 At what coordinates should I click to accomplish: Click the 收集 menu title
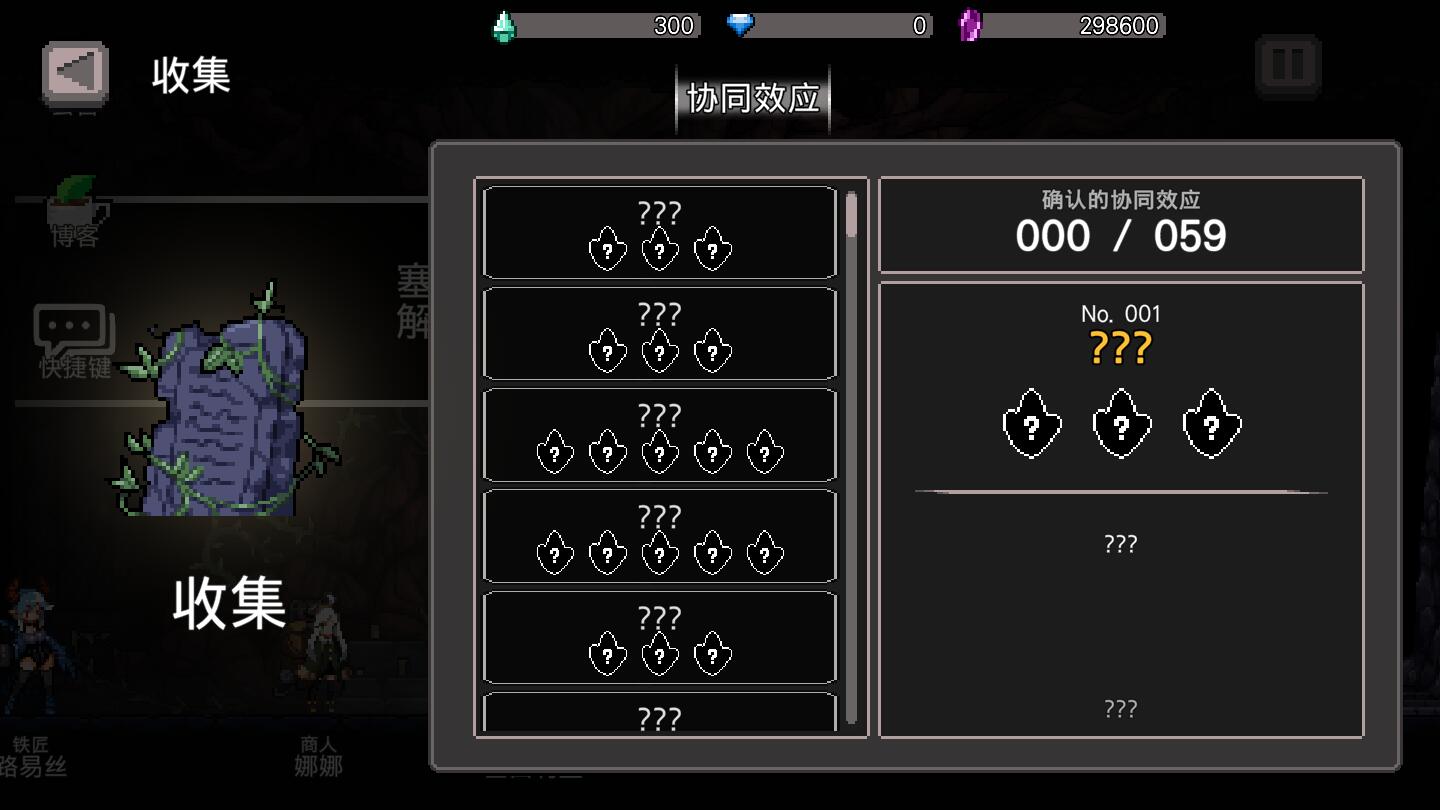tap(190, 76)
